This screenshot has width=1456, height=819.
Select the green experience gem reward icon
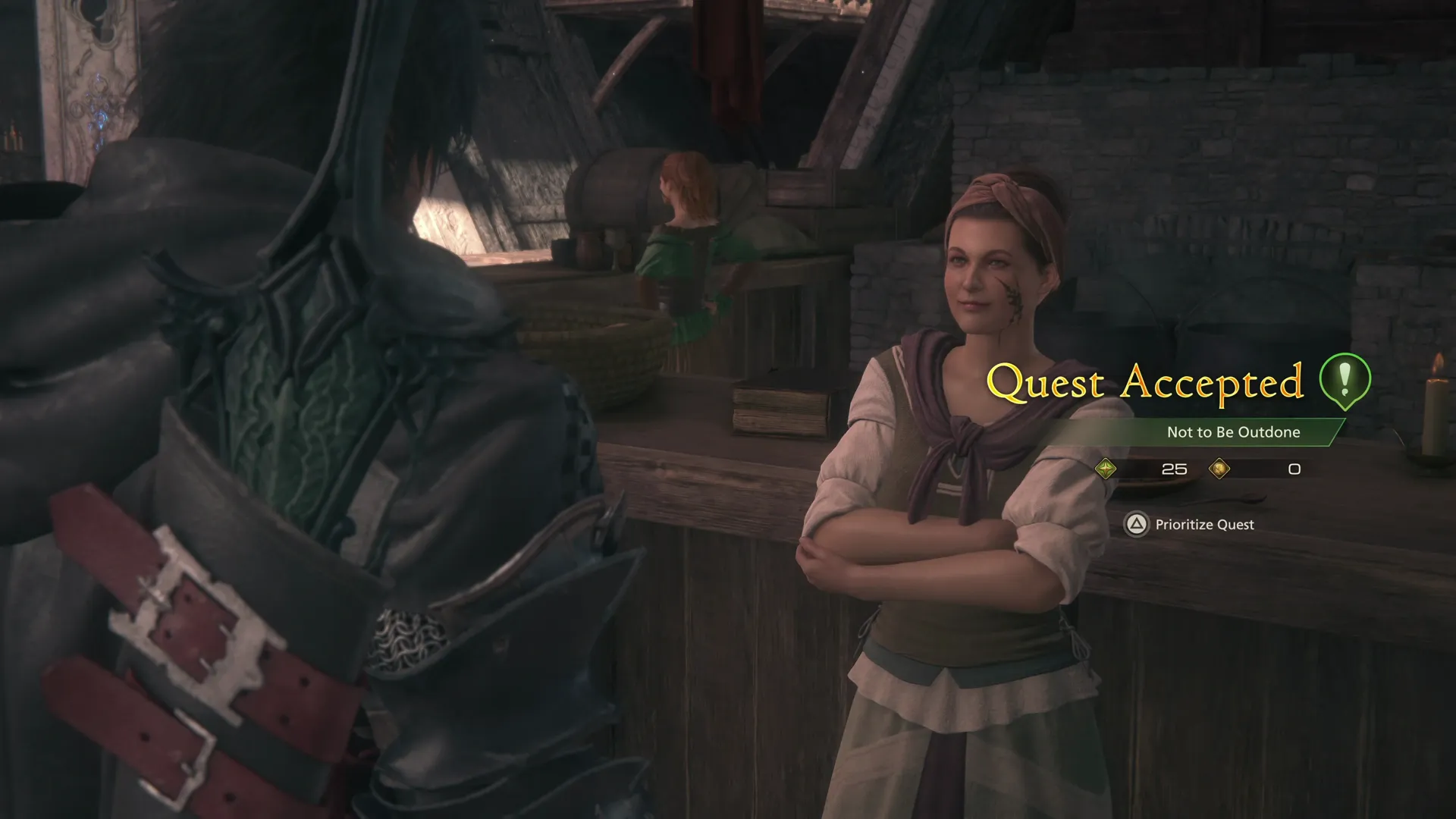tap(1107, 469)
